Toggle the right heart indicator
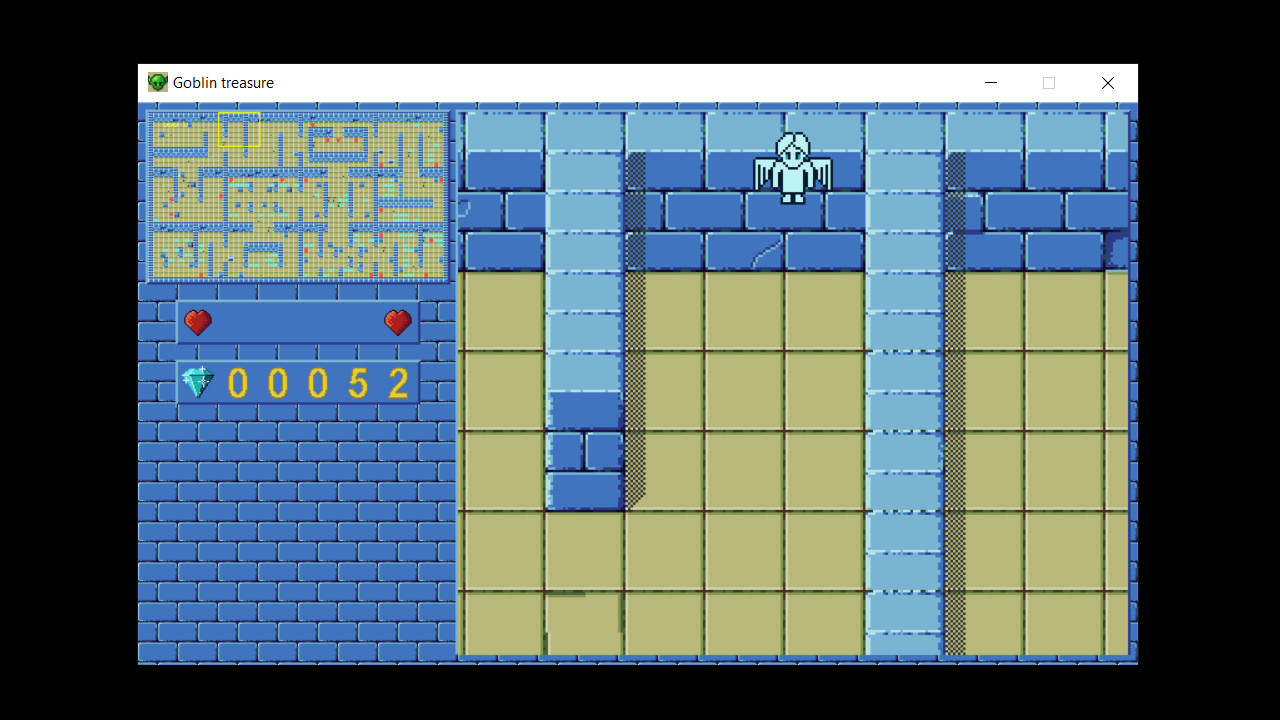1280x720 pixels. pos(398,322)
